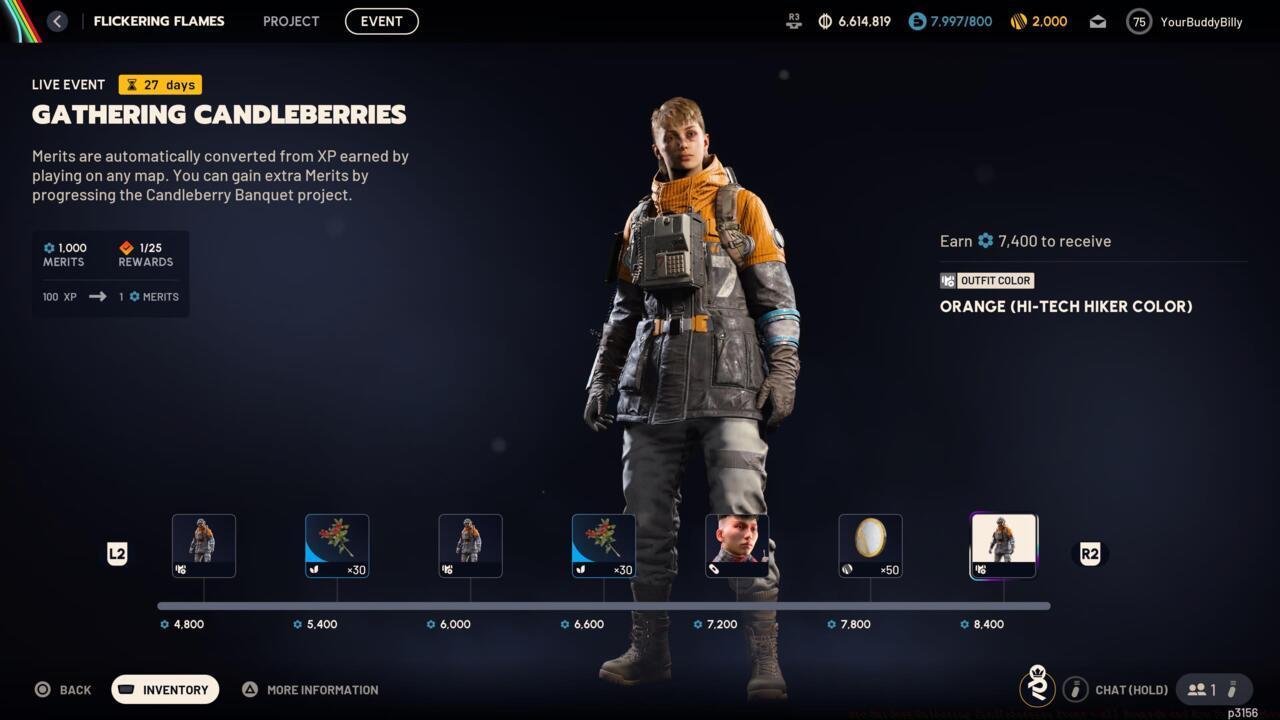This screenshot has width=1280, height=720.
Task: Select the hourglass timer showing 27 days
Action: pos(129,84)
